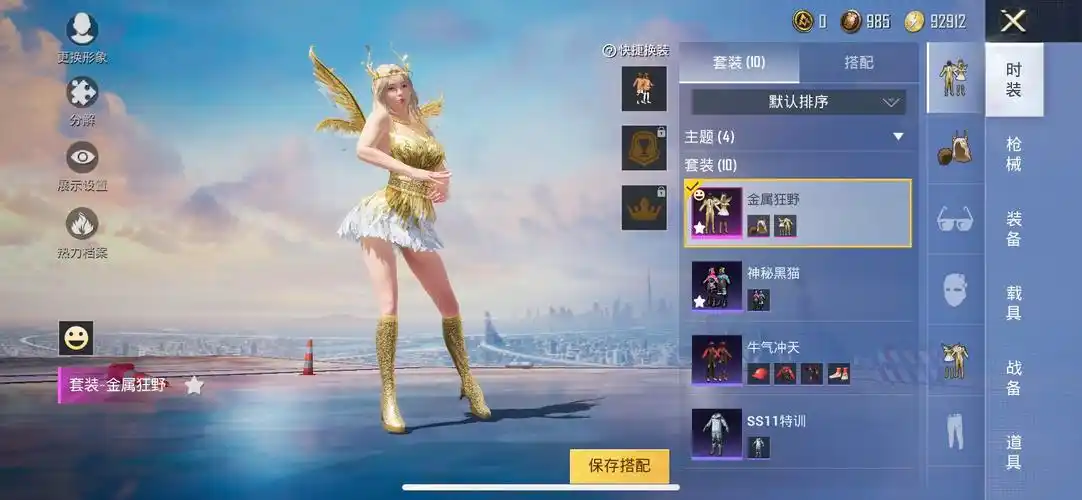
Task: Close the wardrobe with the X button
Action: tap(1014, 21)
